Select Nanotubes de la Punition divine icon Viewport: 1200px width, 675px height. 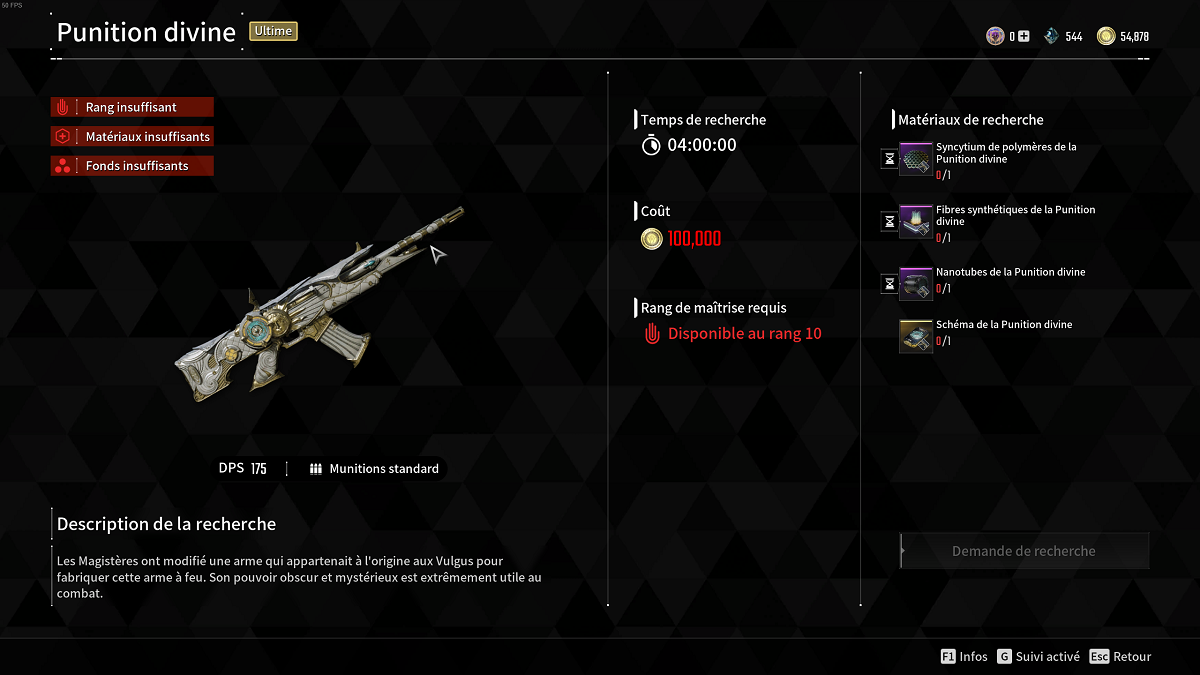coord(916,285)
